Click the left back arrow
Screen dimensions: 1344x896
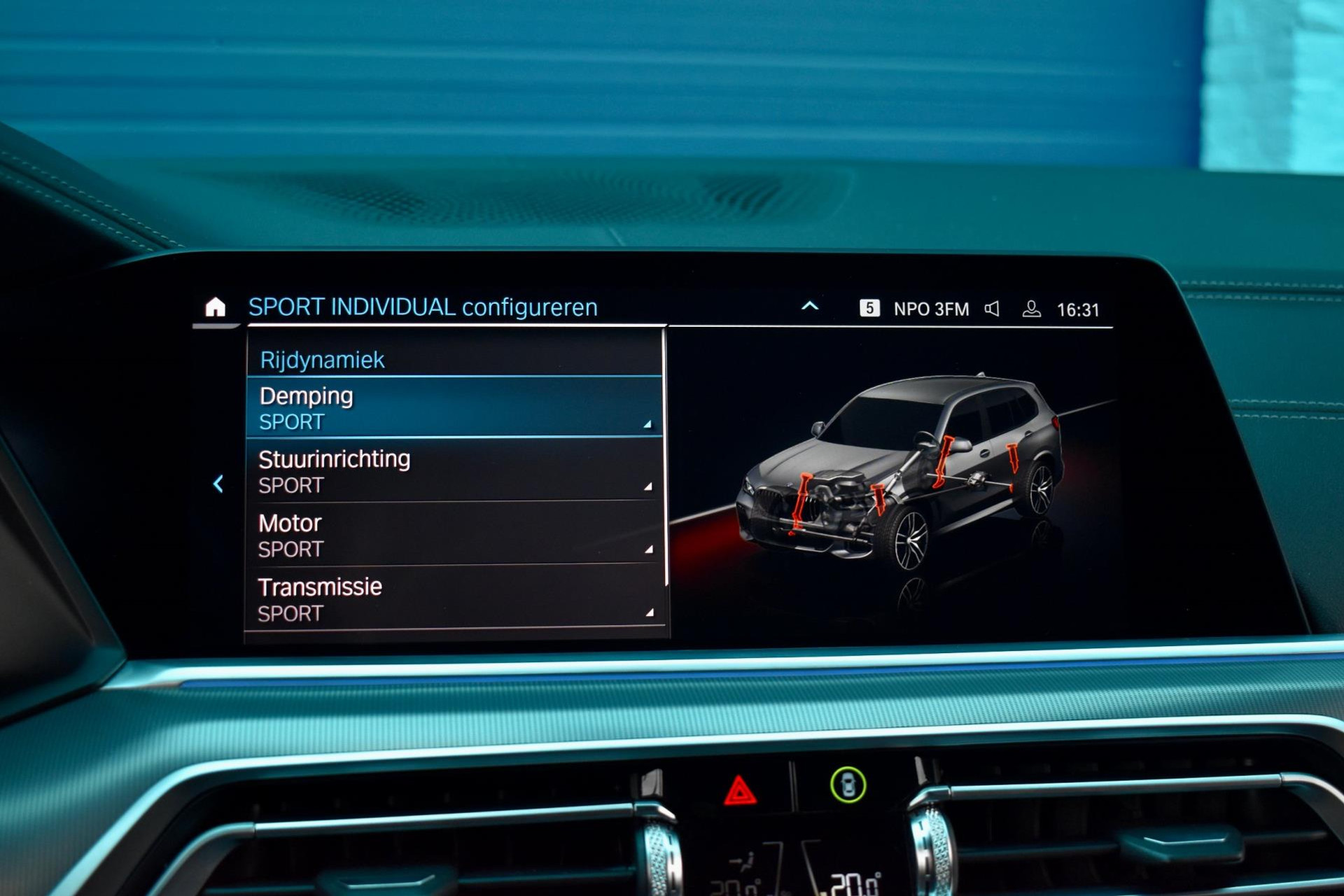(x=218, y=484)
